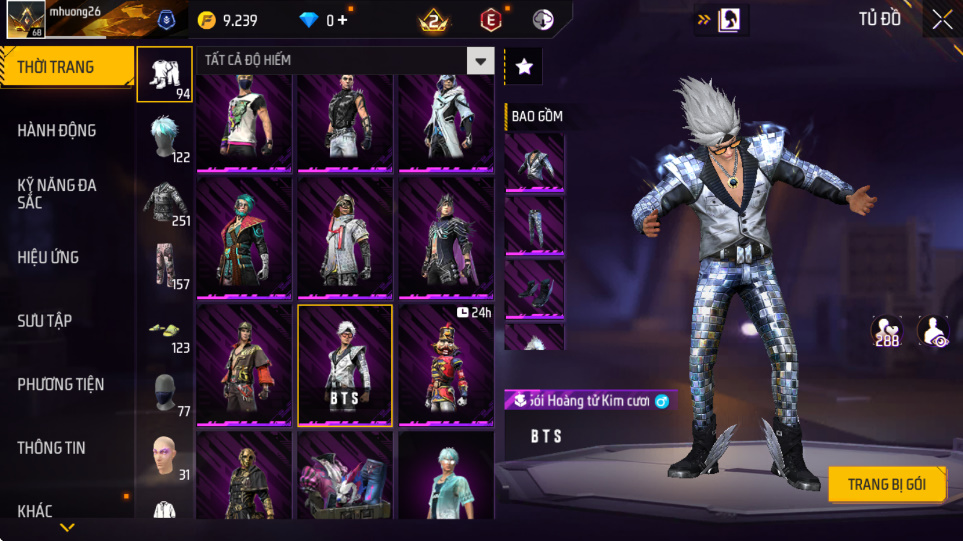Image resolution: width=963 pixels, height=541 pixels.
Task: Select the white-haired head subcategory showing 122
Action: point(165,139)
